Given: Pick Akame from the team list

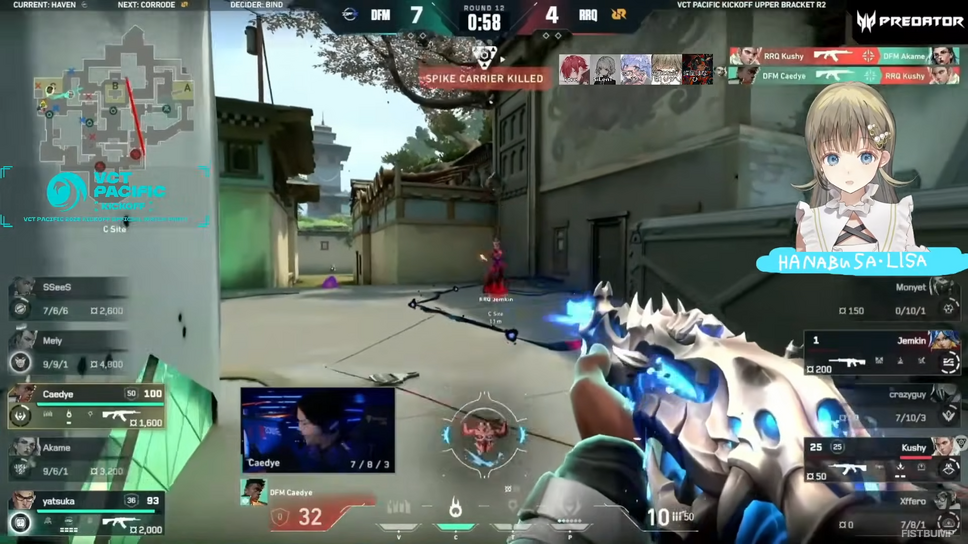Looking at the screenshot, I should click(70, 459).
